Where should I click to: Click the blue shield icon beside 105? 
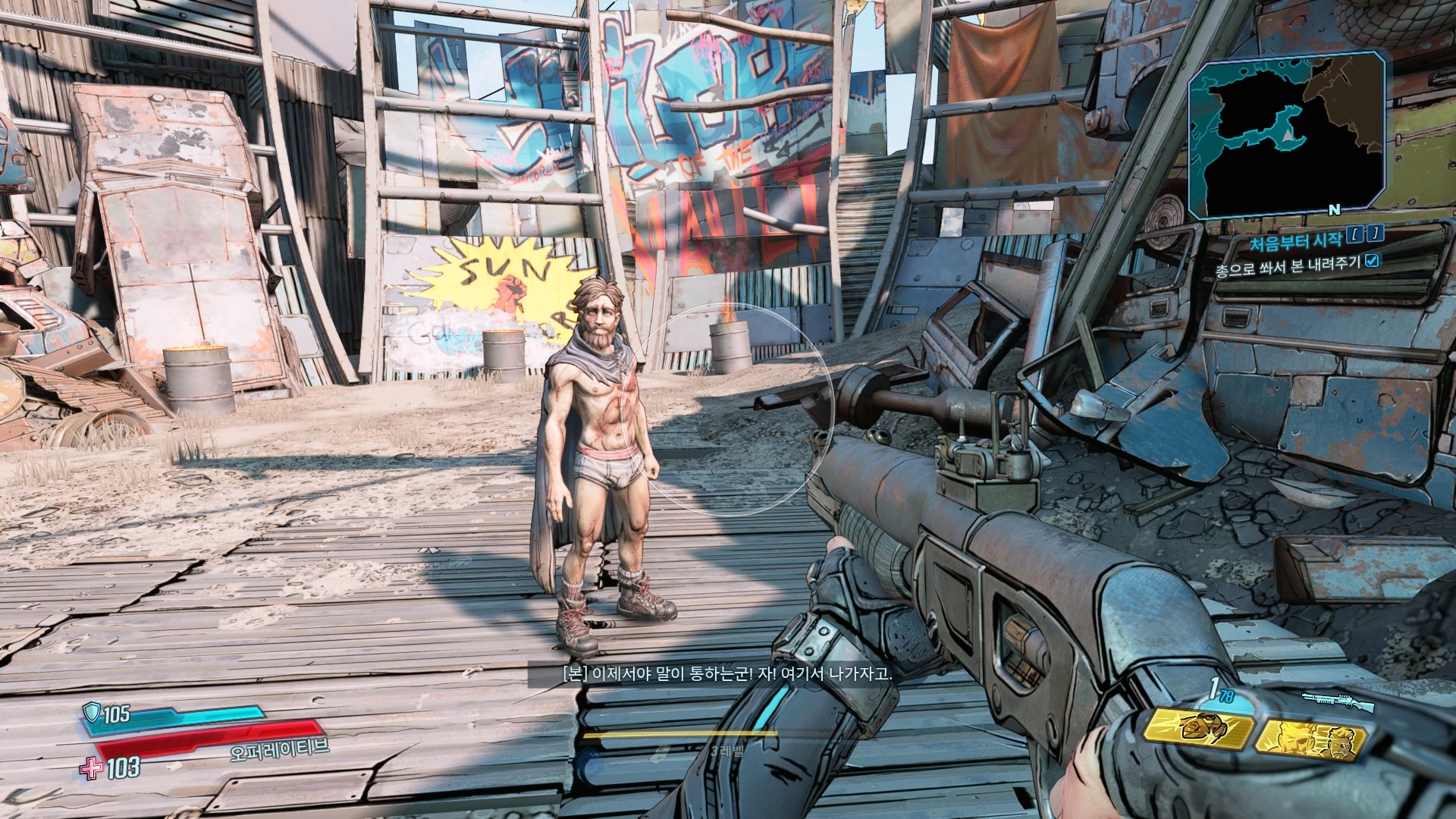pos(93,712)
